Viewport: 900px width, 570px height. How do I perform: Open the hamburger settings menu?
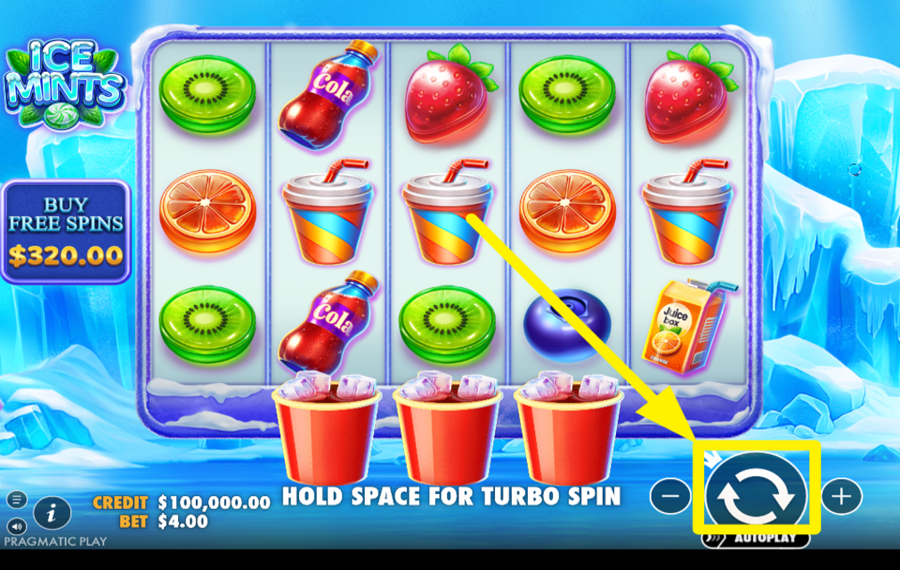[17, 499]
